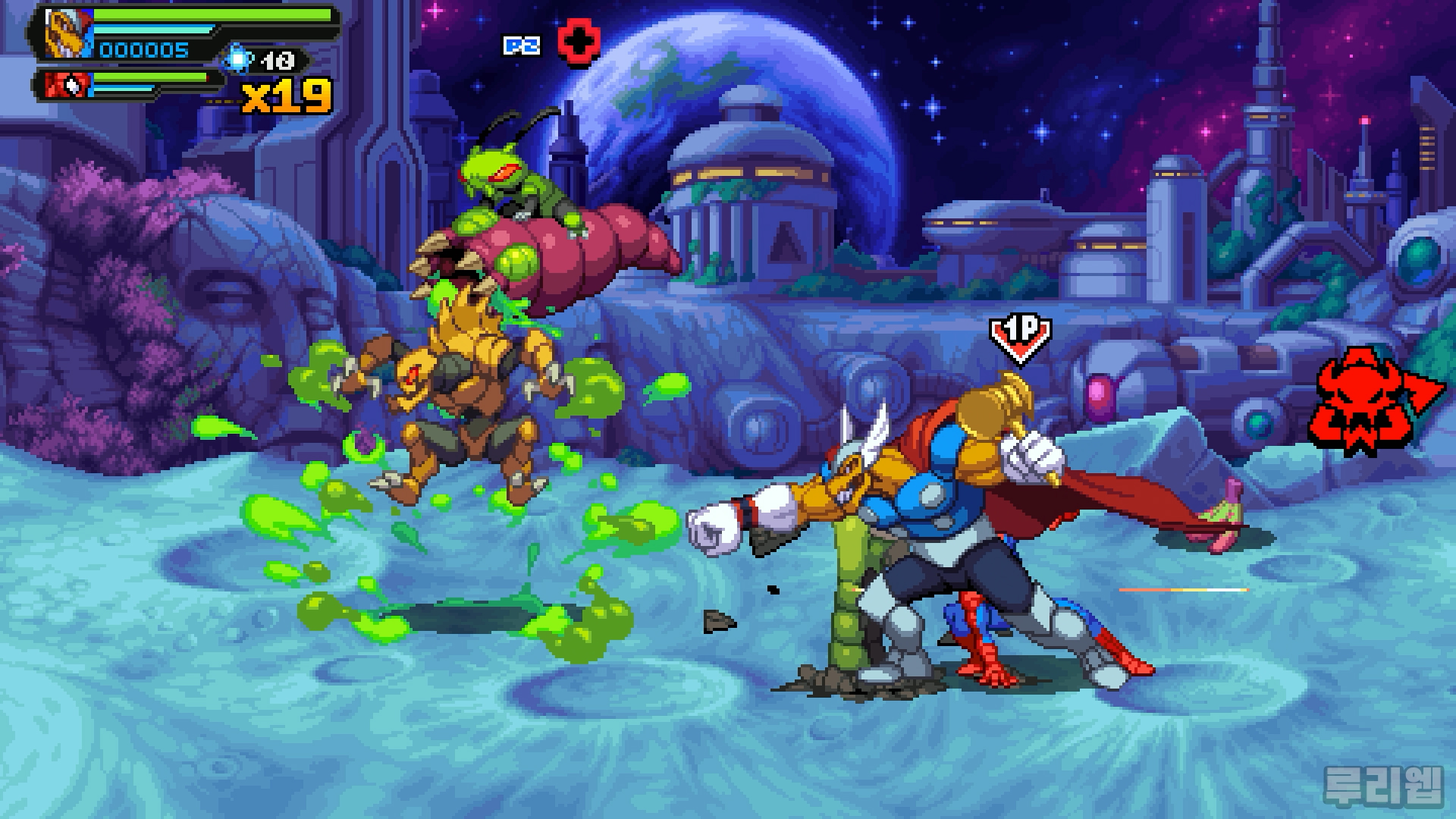Click the red P2 join cross icon

(x=579, y=42)
